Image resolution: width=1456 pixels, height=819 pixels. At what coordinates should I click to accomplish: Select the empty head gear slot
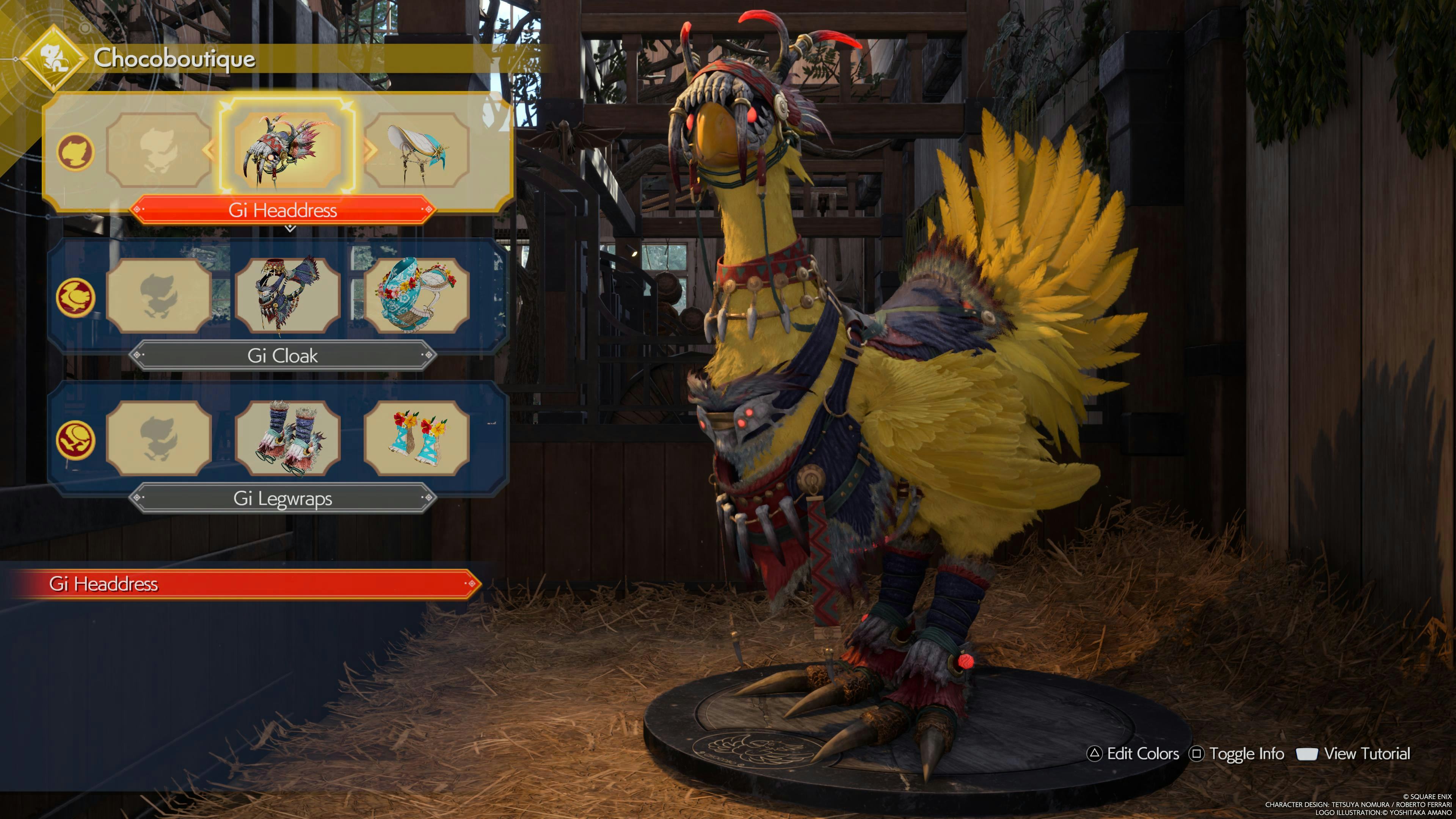pos(158,150)
